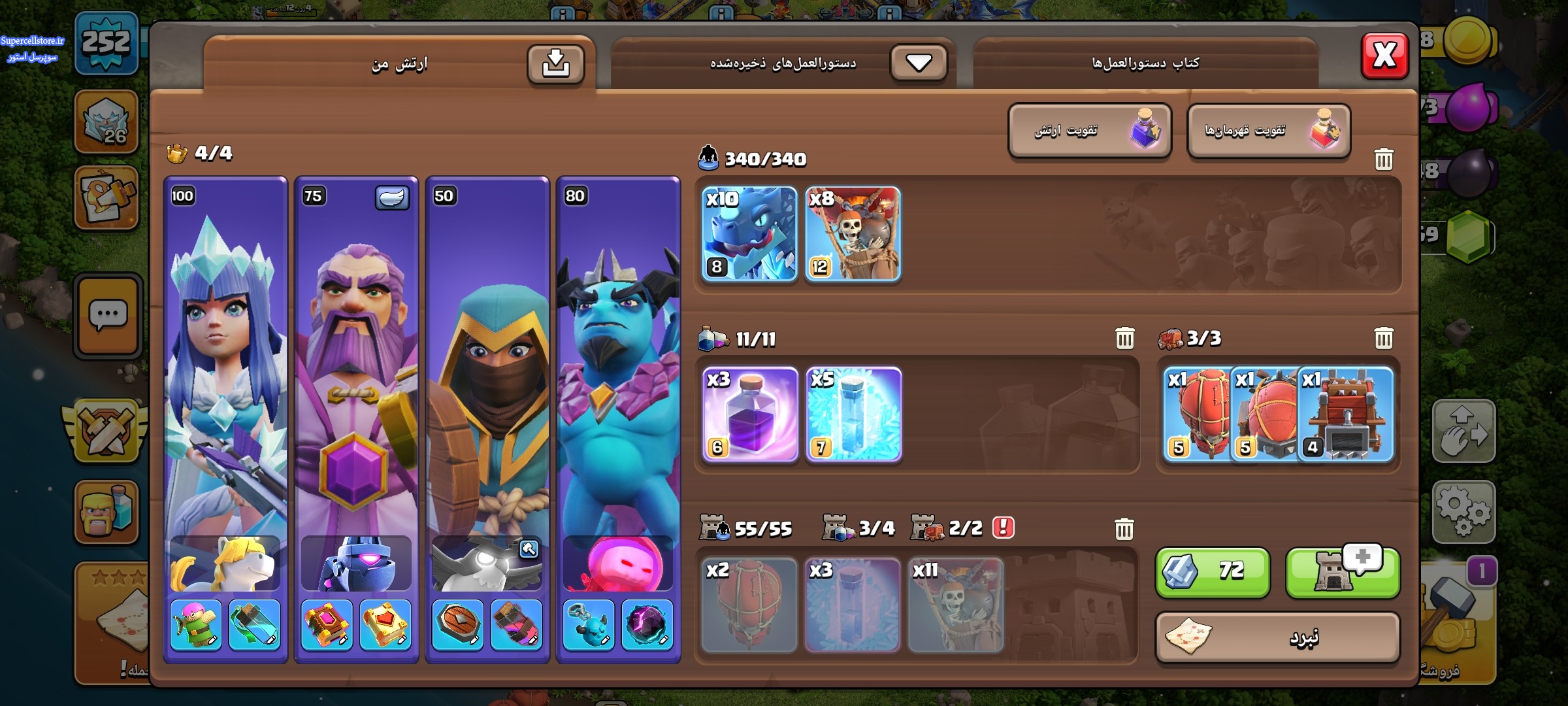Click the download army button
Viewport: 1568px width, 706px height.
pos(555,64)
